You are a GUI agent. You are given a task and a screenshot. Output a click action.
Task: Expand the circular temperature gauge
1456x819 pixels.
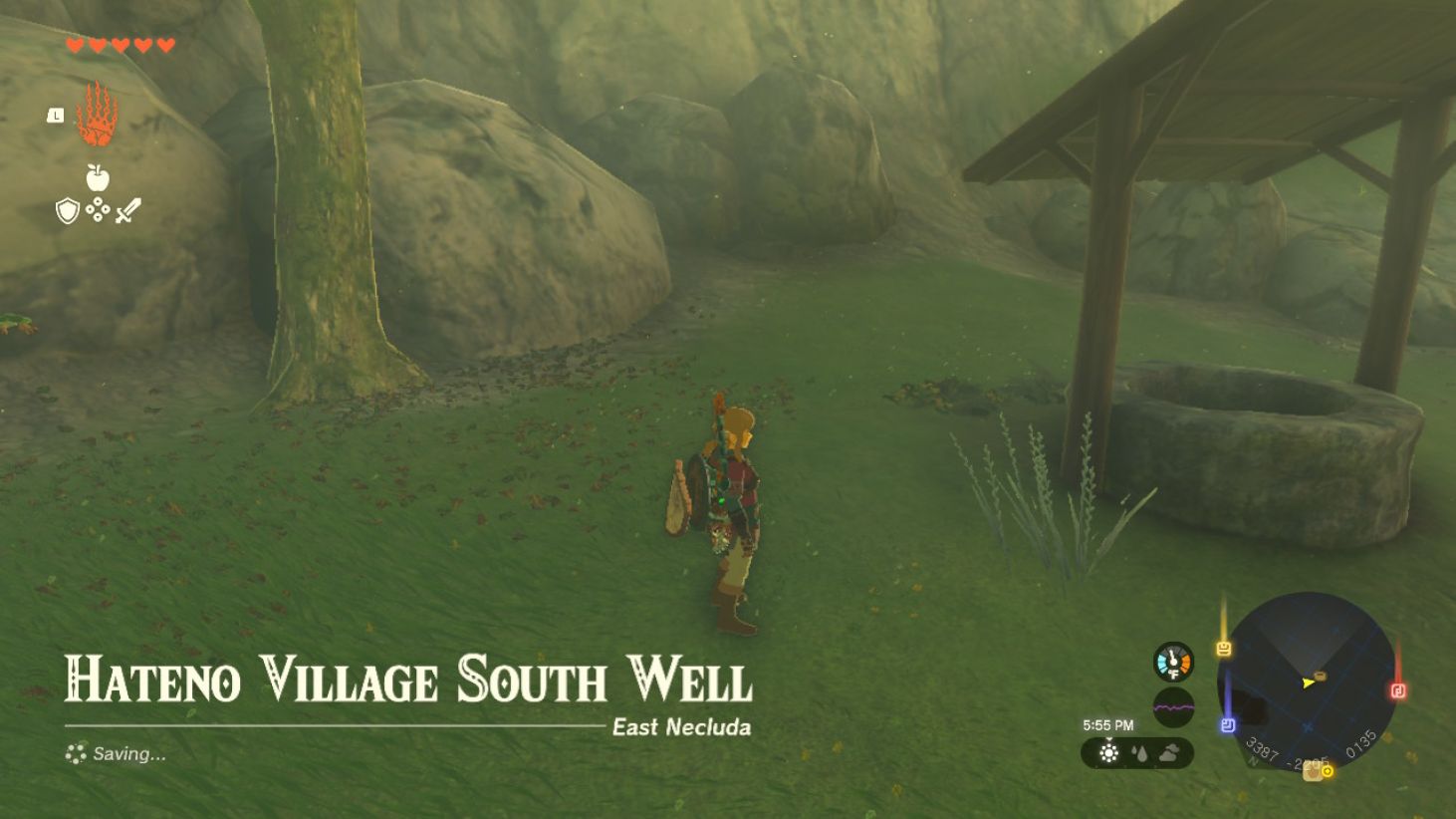tap(1173, 660)
